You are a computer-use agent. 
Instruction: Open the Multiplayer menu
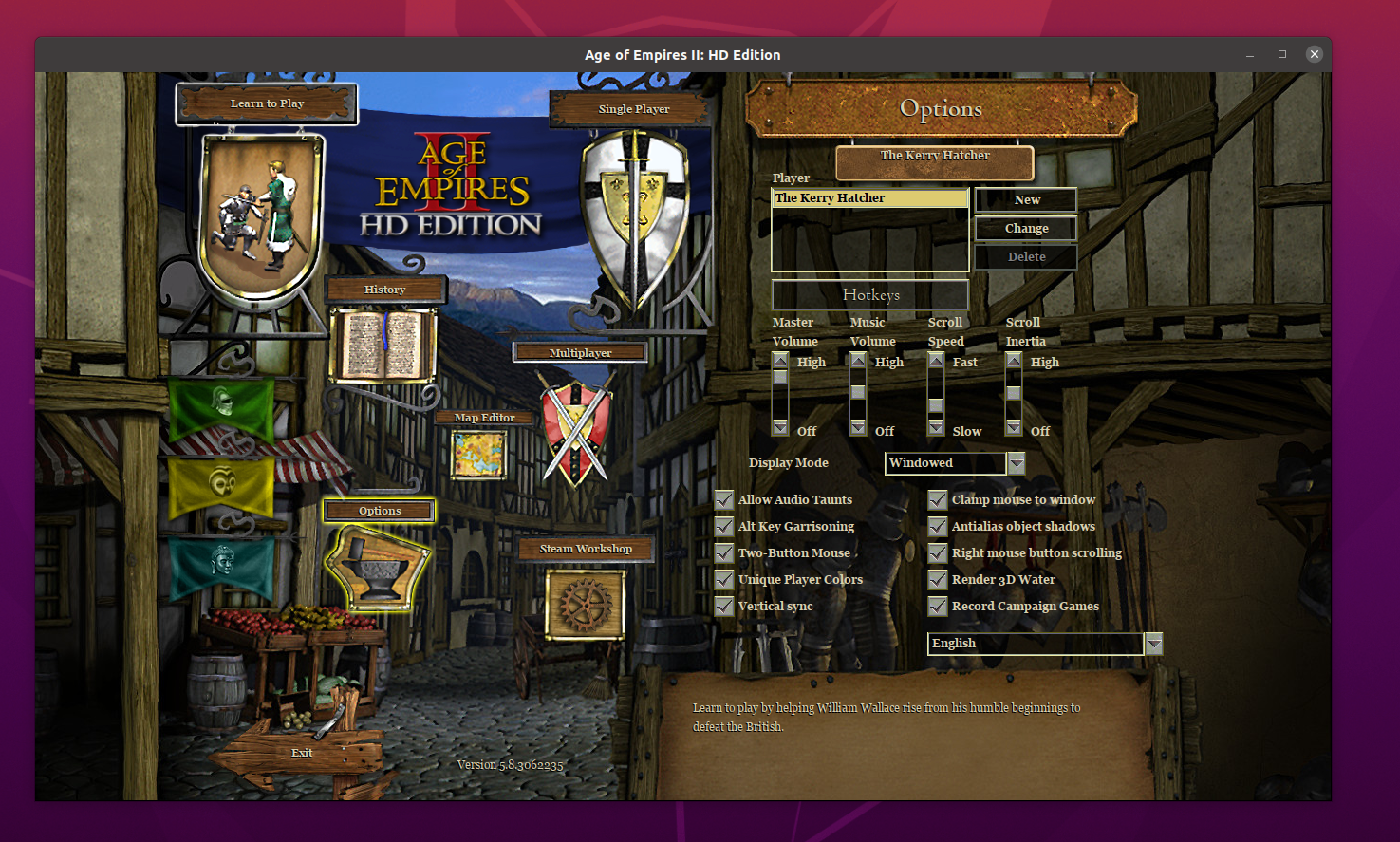pyautogui.click(x=580, y=353)
